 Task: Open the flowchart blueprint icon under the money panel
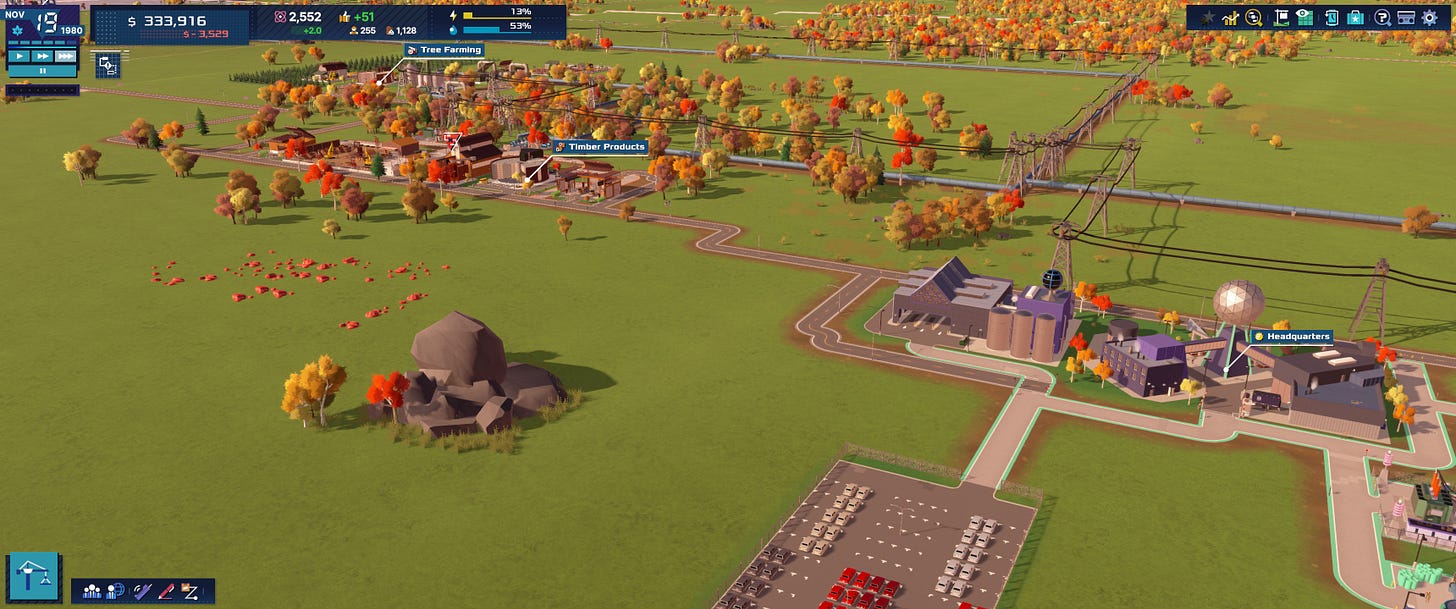(x=108, y=66)
